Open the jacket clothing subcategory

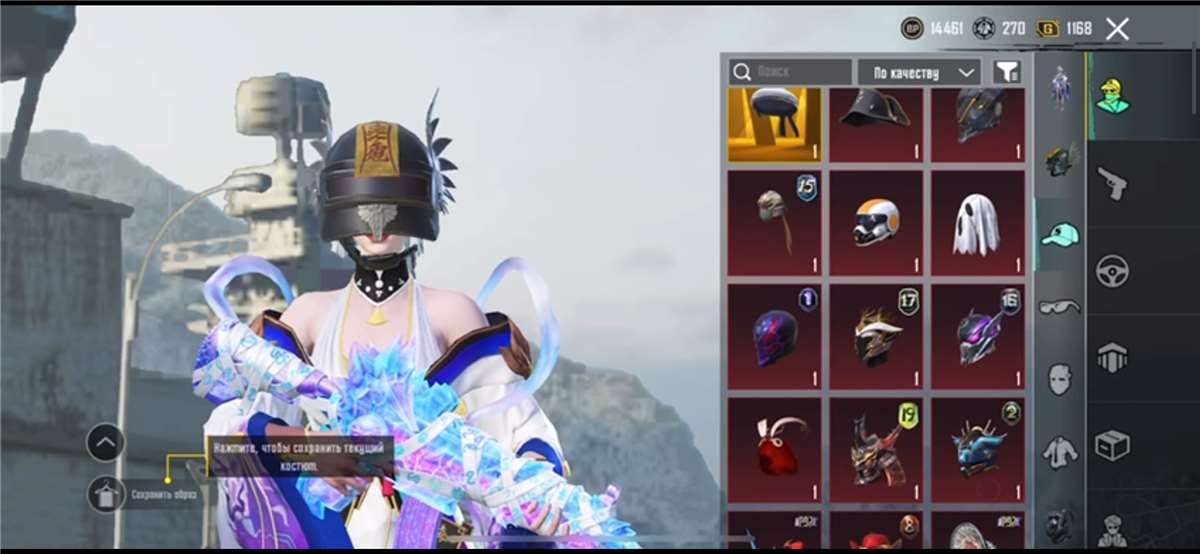coord(1060,453)
